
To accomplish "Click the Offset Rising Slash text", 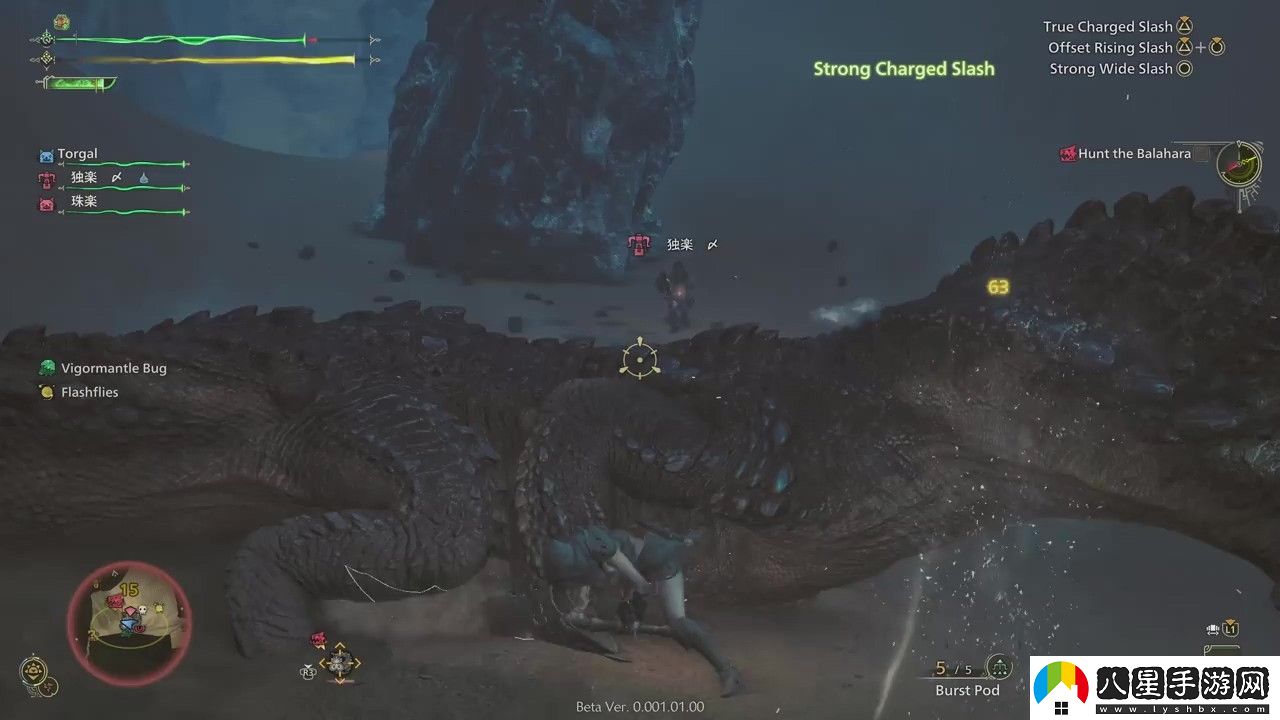I will coord(1111,47).
